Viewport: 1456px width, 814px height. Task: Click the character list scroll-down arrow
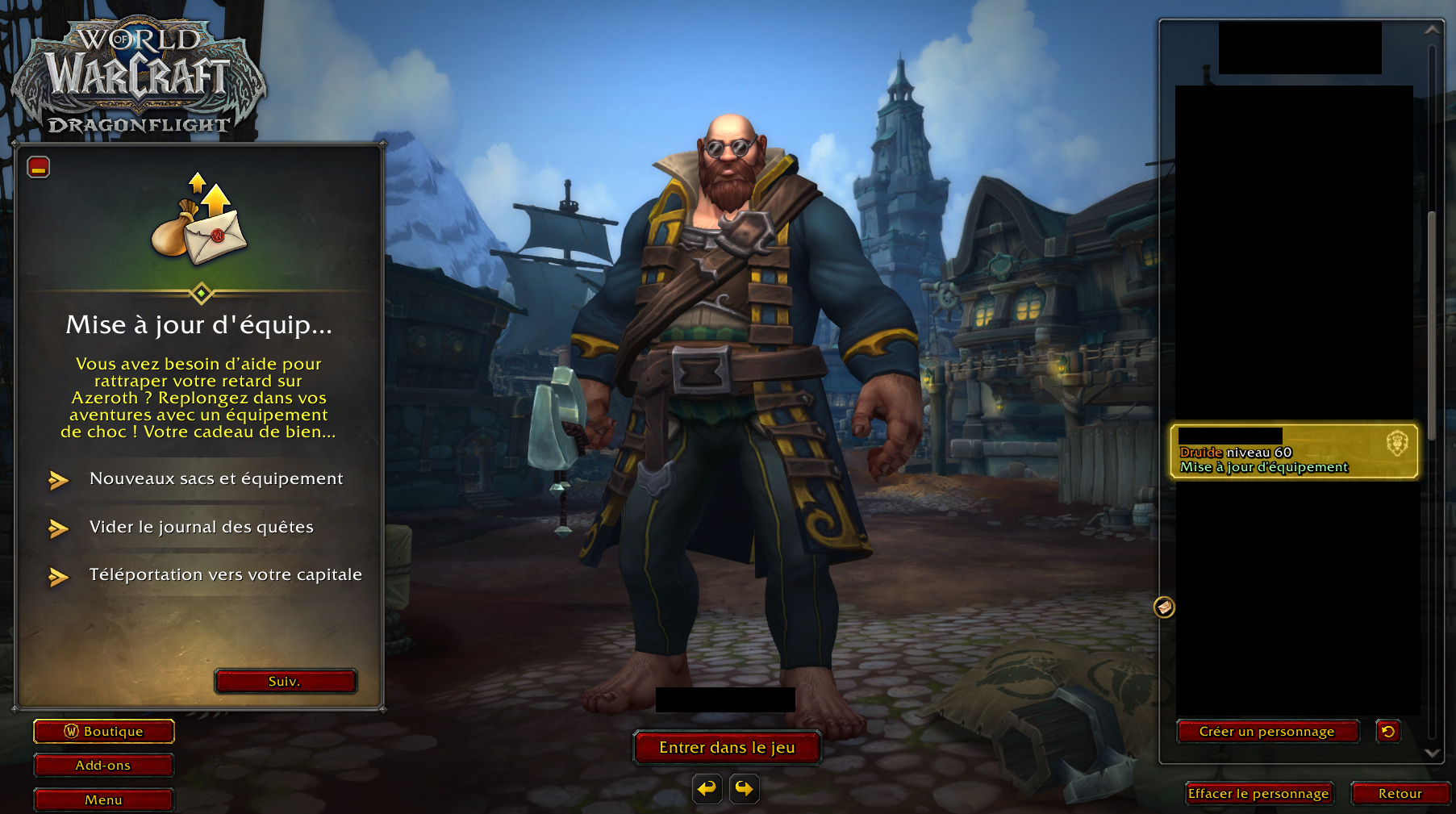point(1433,753)
